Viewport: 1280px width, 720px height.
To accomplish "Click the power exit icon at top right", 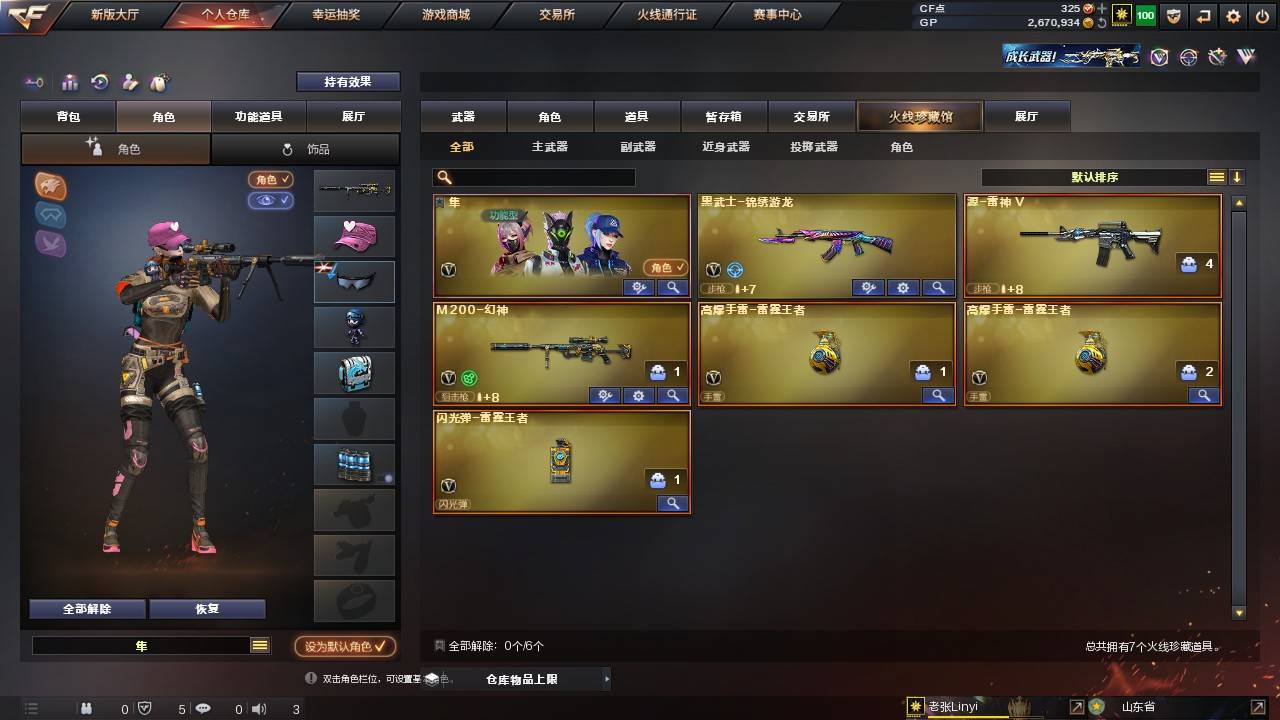I will click(x=1263, y=16).
